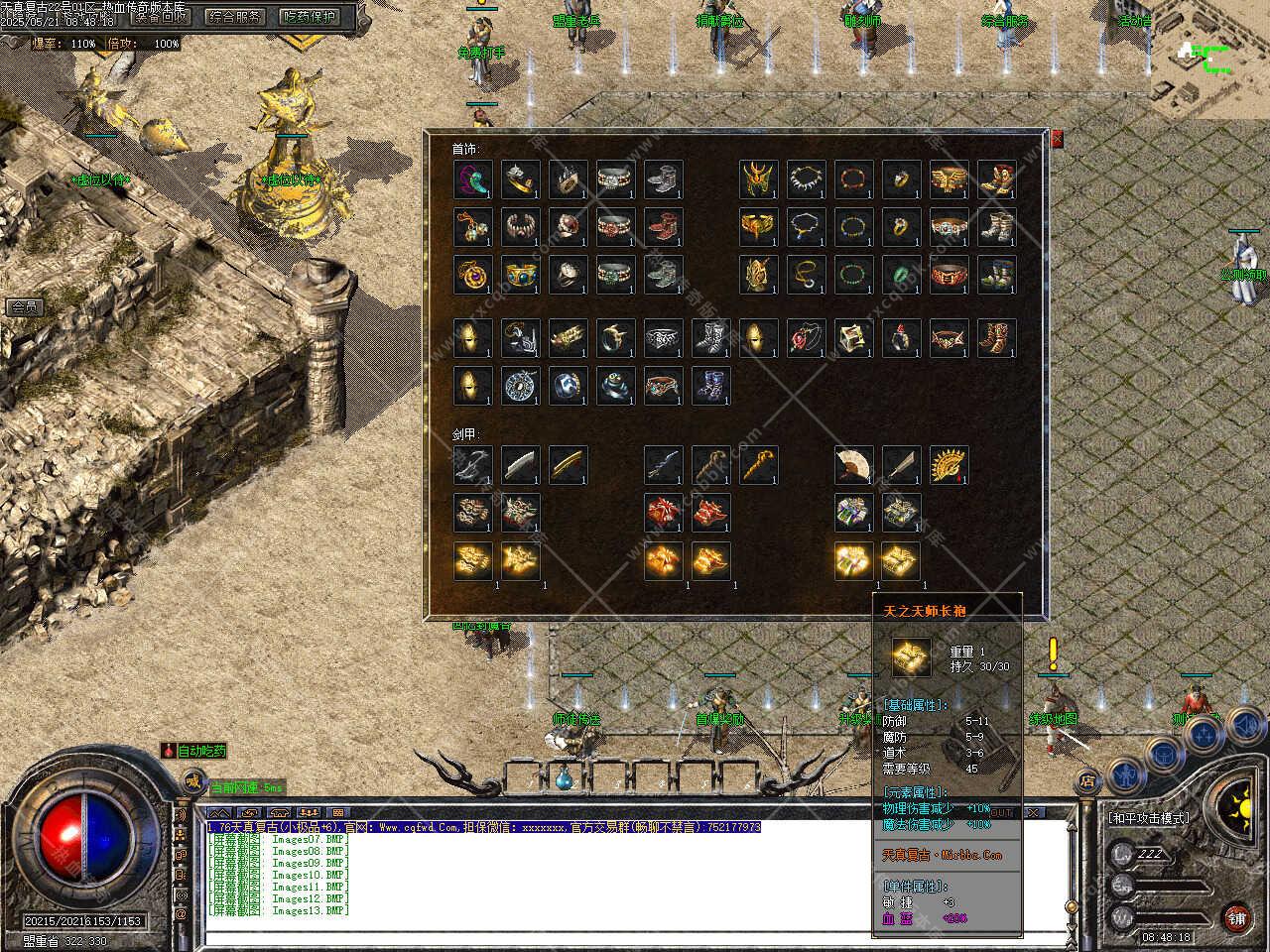Open the 装备回收 recycling button
The image size is (1270, 952).
tap(161, 16)
